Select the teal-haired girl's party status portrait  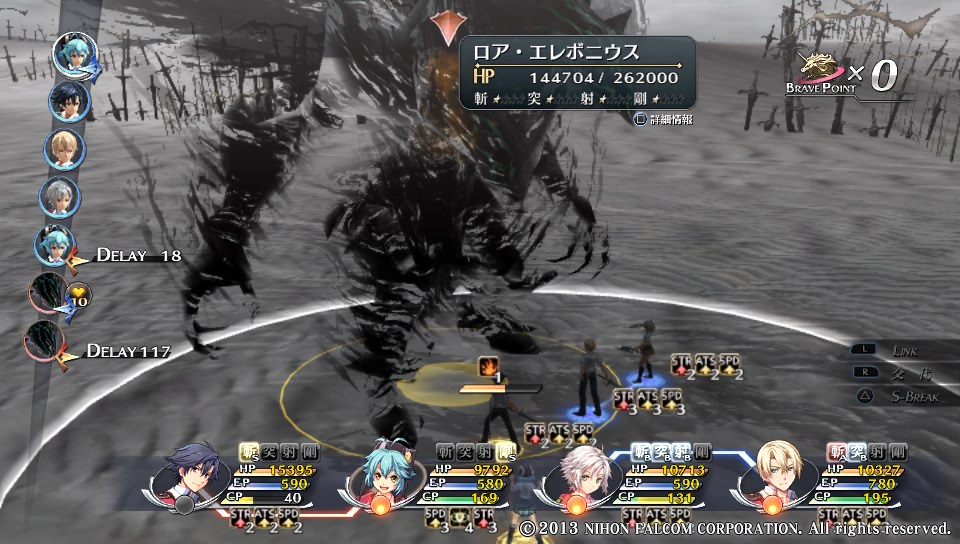385,470
